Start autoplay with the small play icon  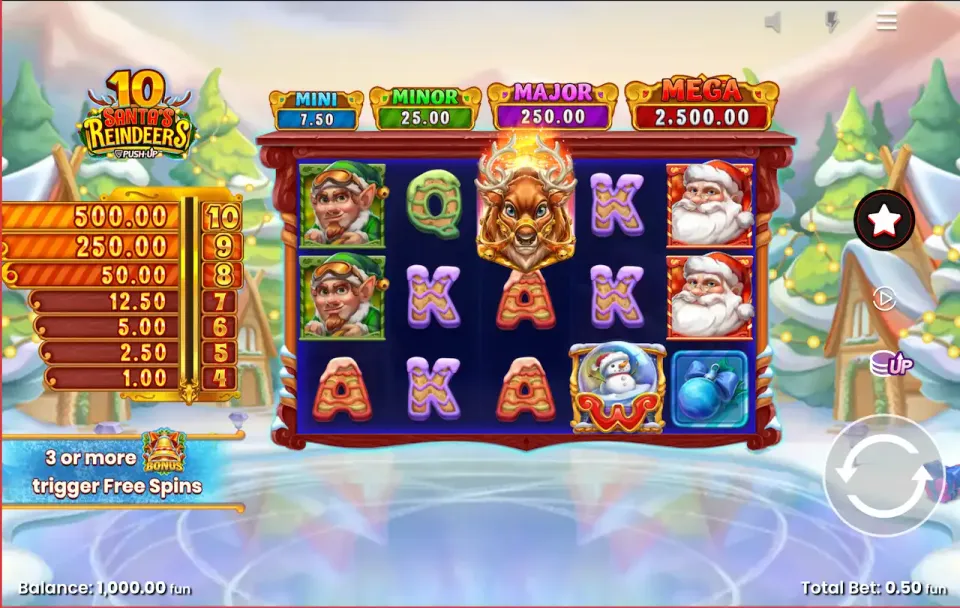884,298
